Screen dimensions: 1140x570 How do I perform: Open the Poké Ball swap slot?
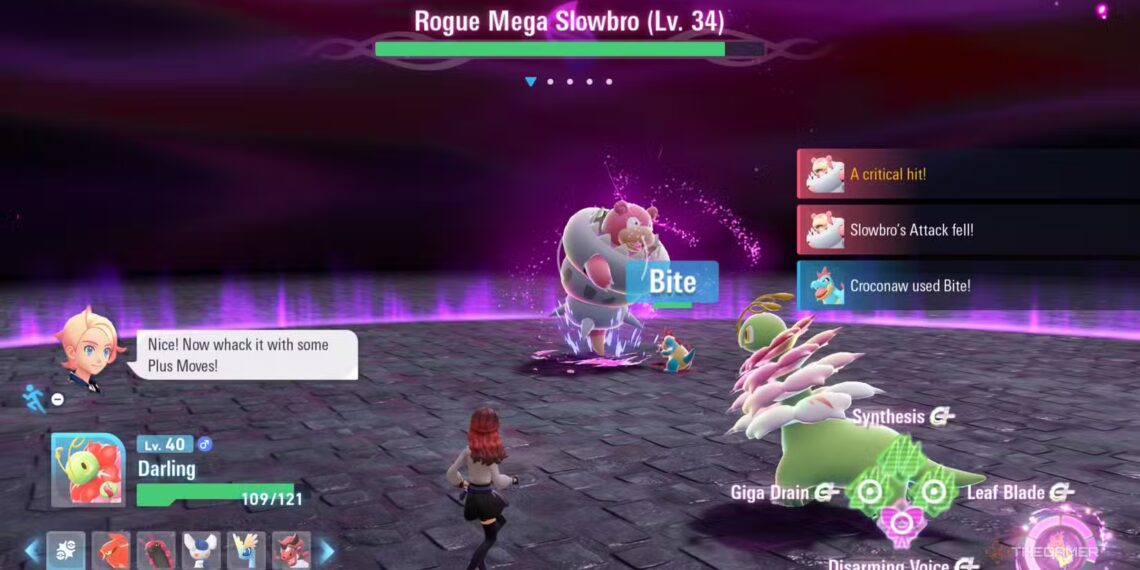66,550
